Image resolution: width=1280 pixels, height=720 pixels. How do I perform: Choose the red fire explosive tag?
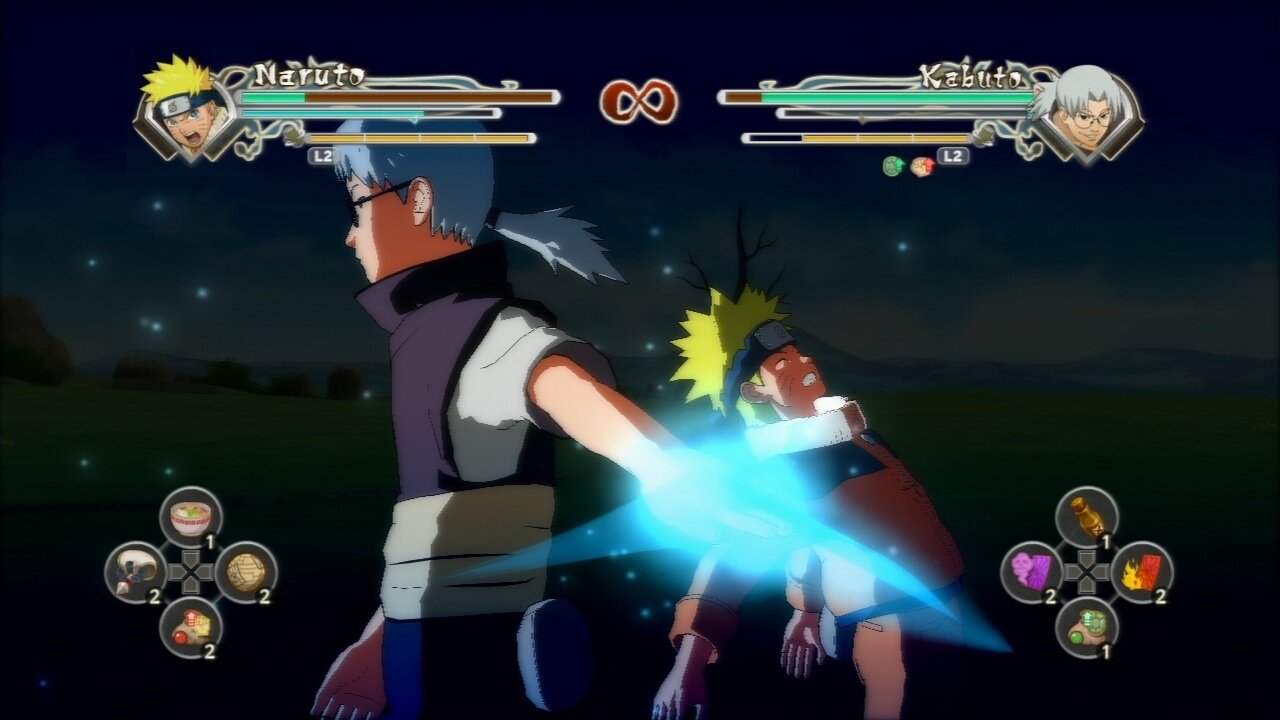point(1142,572)
